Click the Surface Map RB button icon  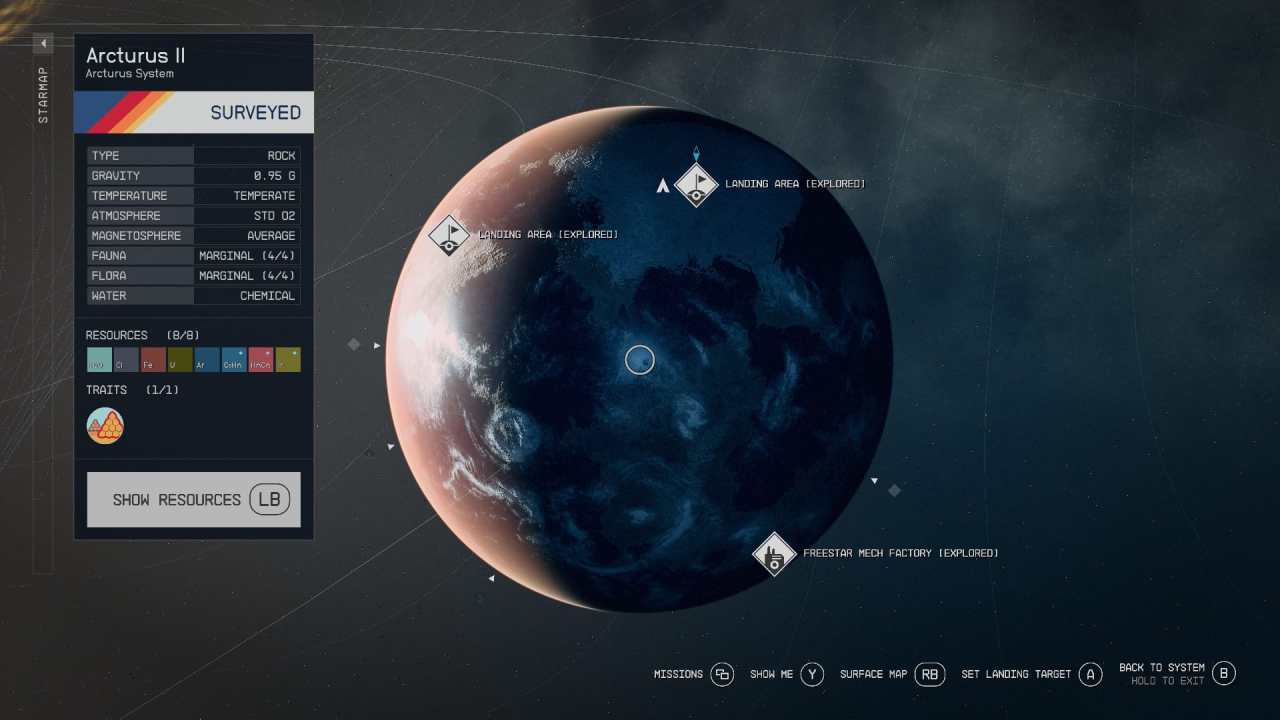click(x=930, y=674)
